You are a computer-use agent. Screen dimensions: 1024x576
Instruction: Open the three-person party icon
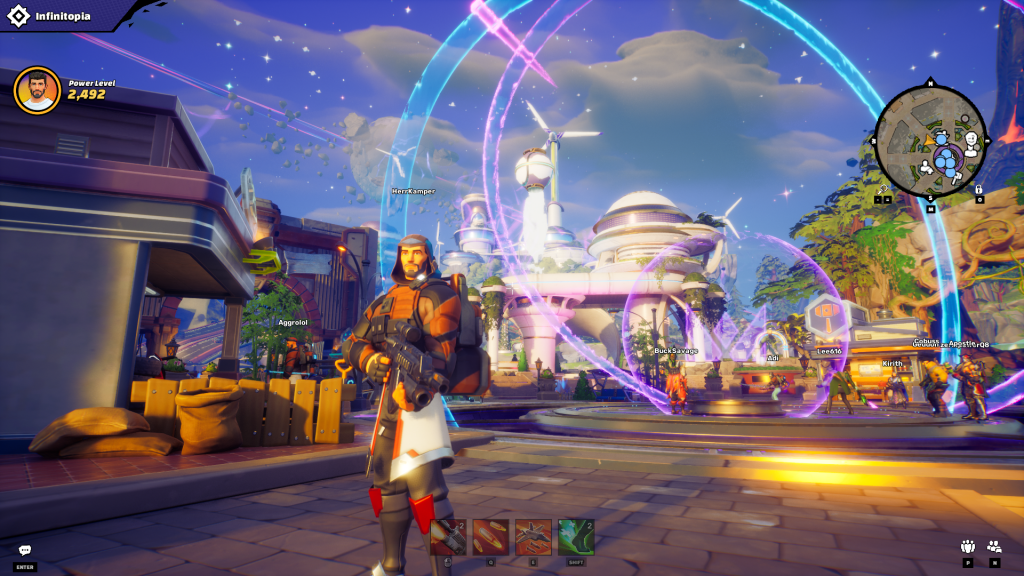coord(967,546)
